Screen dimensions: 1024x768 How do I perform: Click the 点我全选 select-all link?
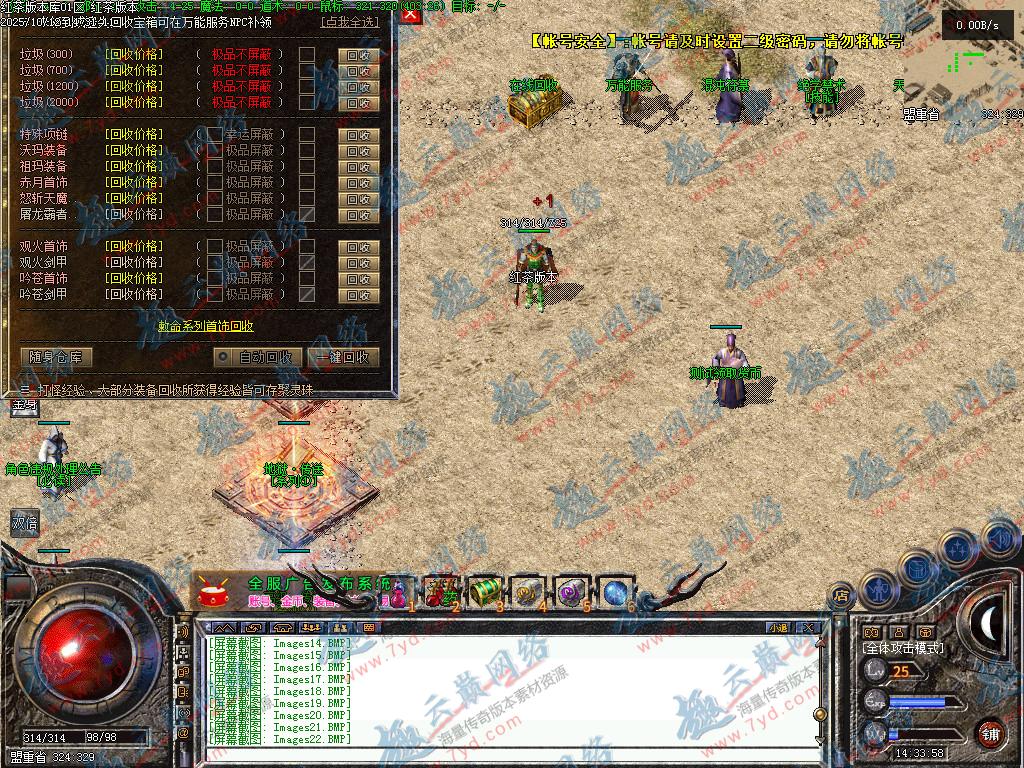tap(350, 21)
